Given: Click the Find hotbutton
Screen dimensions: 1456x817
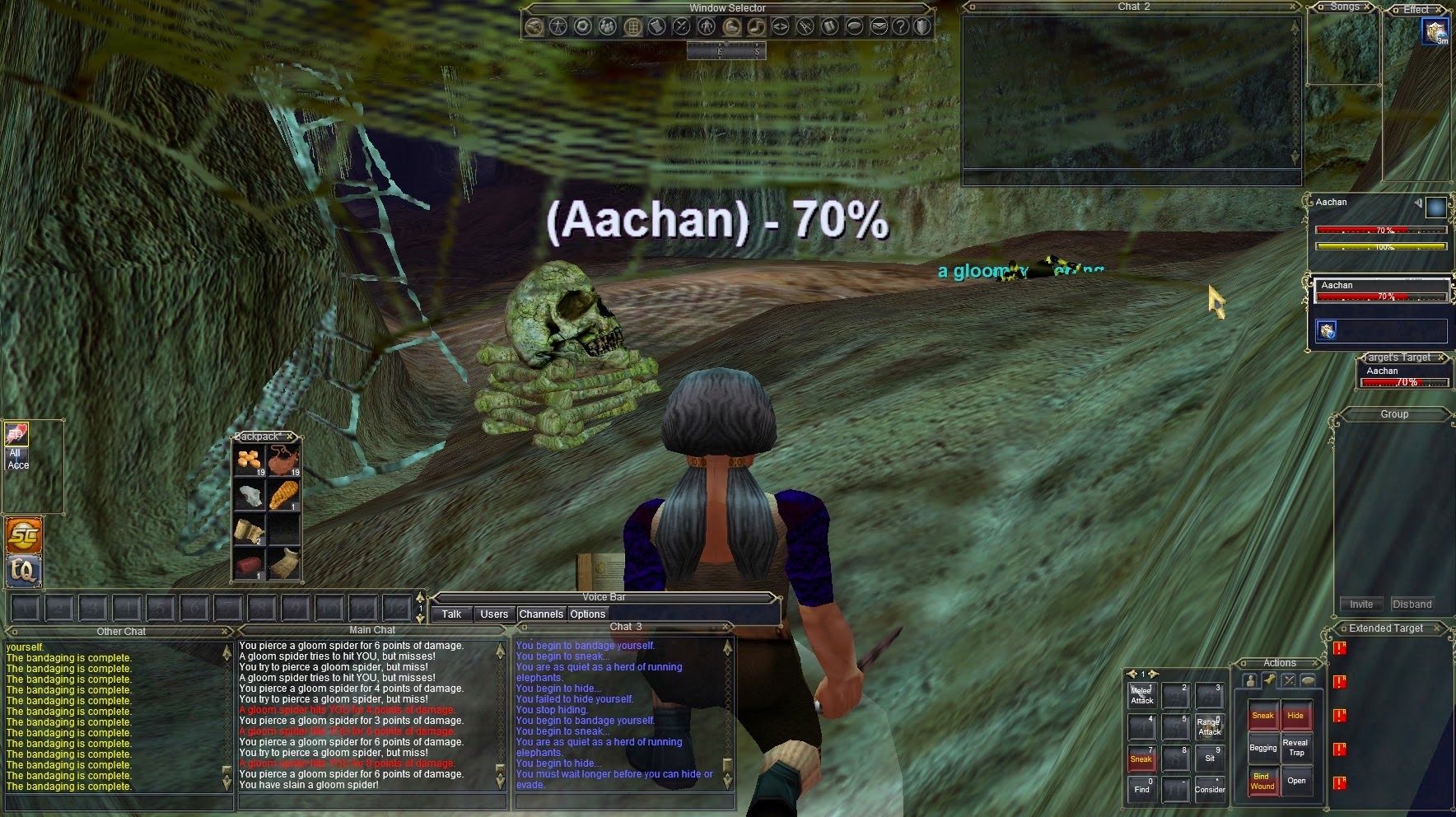Looking at the screenshot, I should coord(1141,789).
